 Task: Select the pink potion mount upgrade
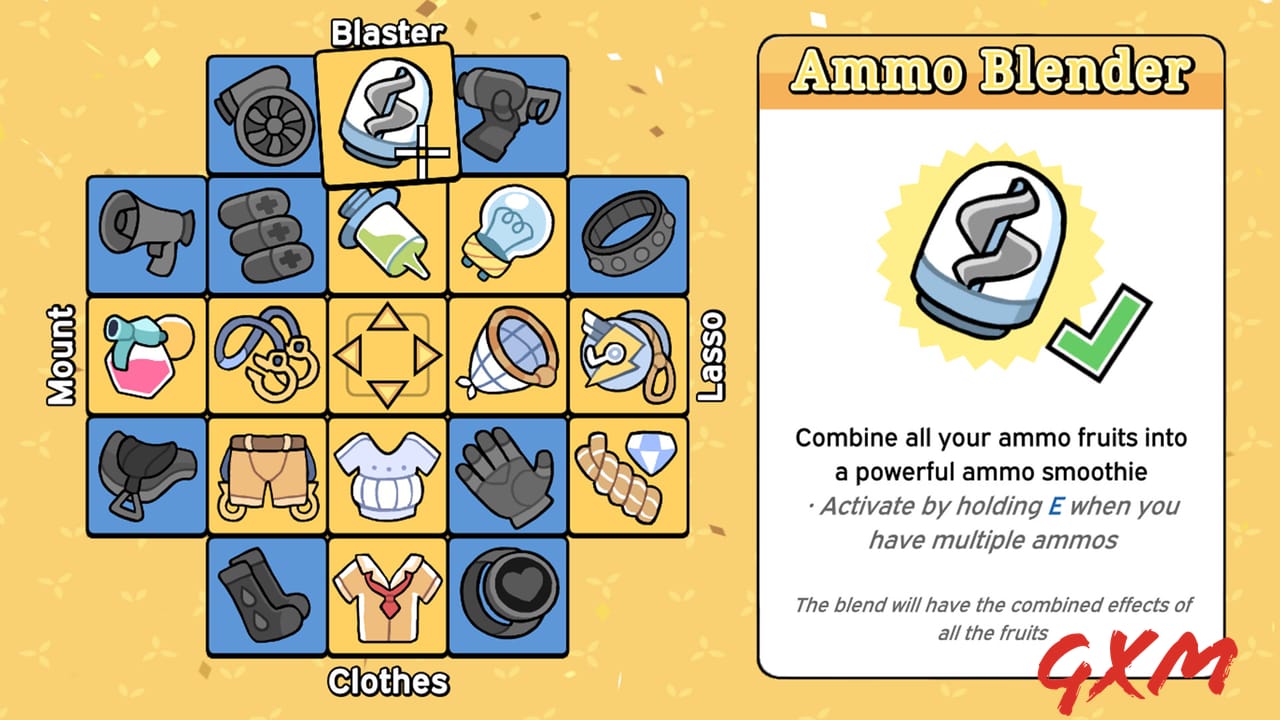[146, 355]
